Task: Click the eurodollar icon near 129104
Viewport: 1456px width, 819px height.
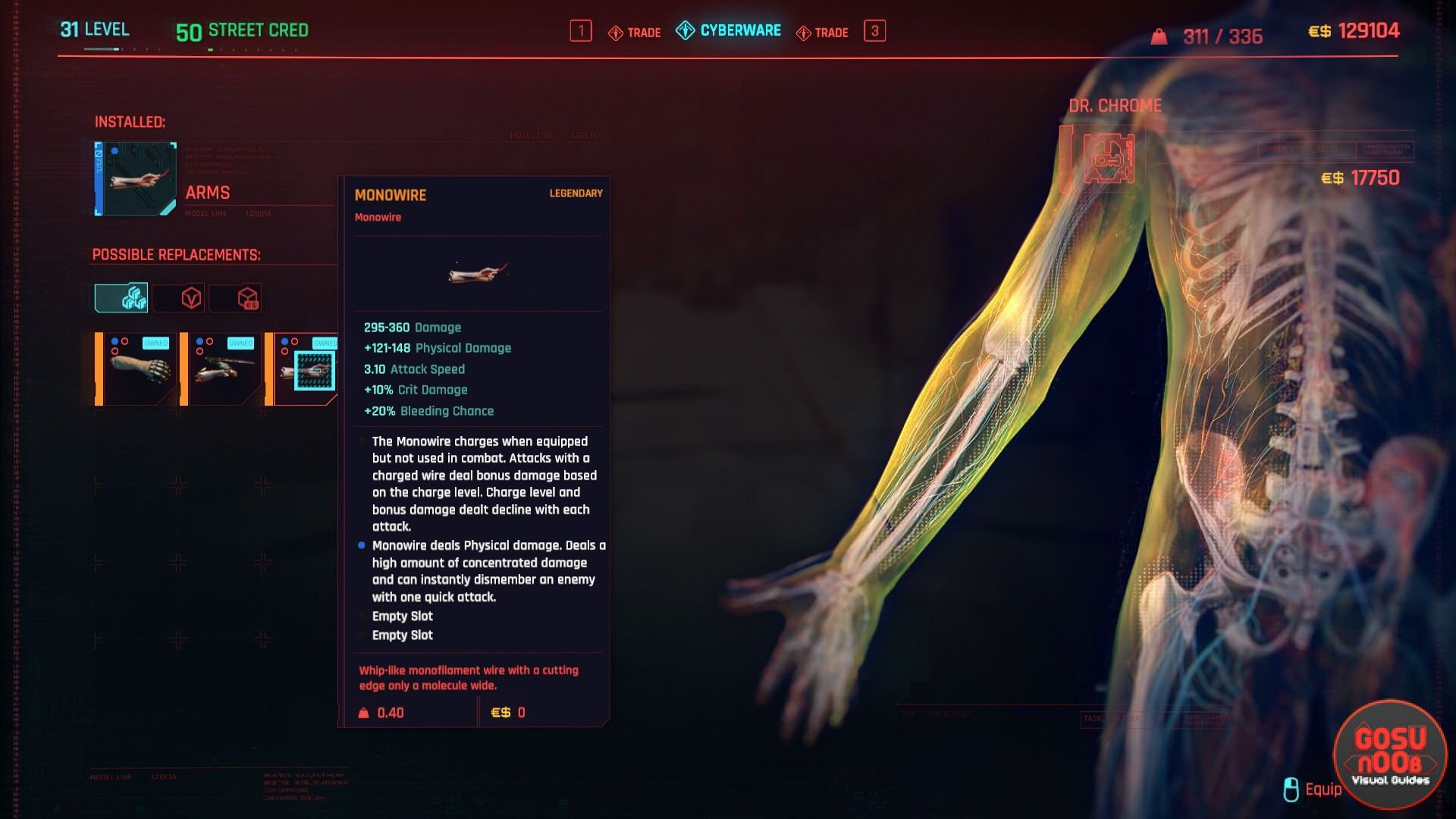Action: click(1318, 30)
